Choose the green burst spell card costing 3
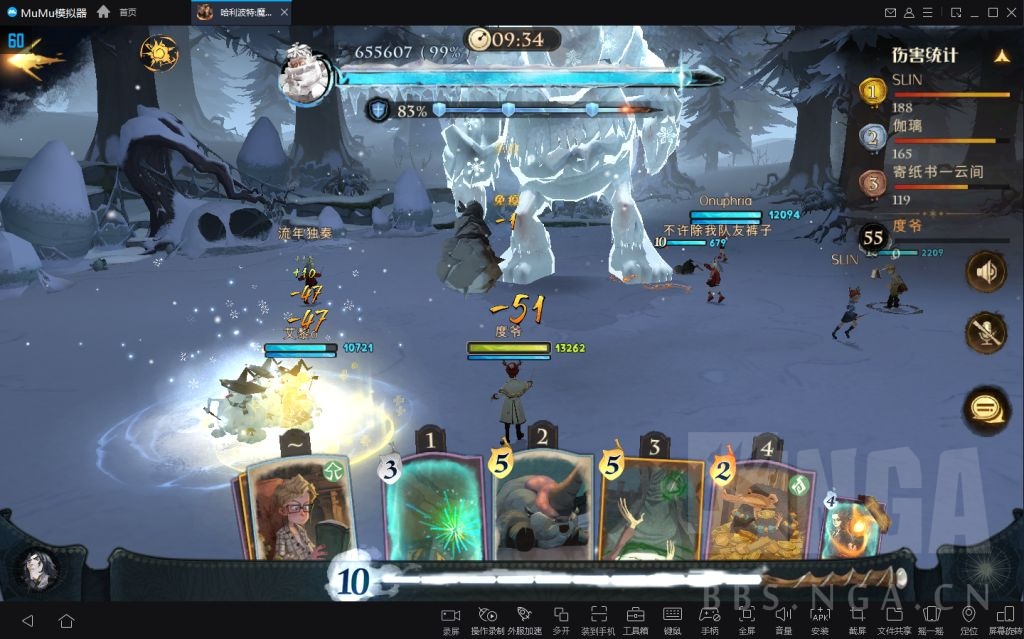1024x639 pixels. click(x=434, y=505)
